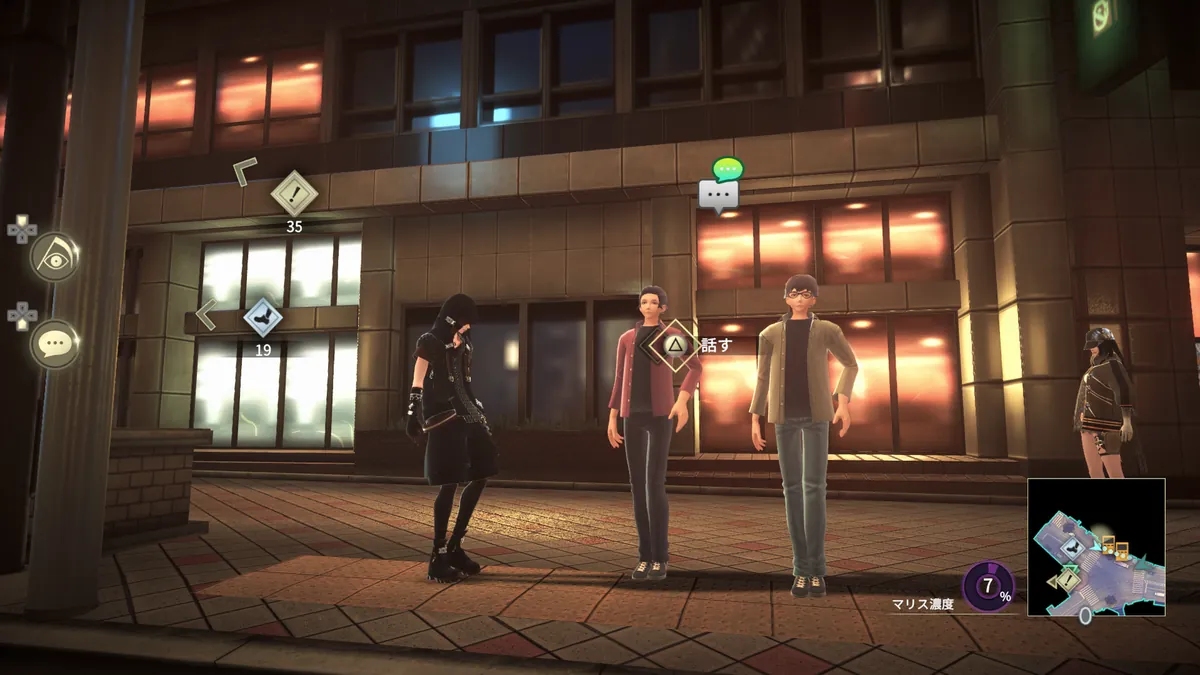
Task: Click the speech bubble above the NPCs
Action: coord(719,192)
